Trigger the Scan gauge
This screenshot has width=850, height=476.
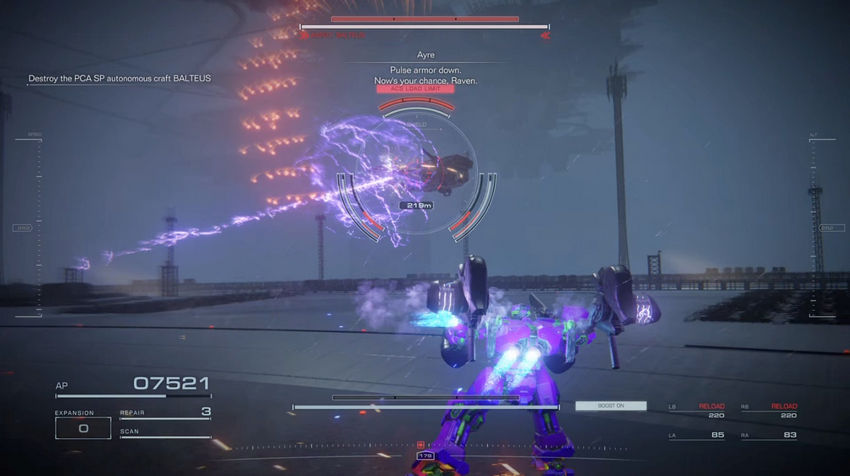click(165, 434)
